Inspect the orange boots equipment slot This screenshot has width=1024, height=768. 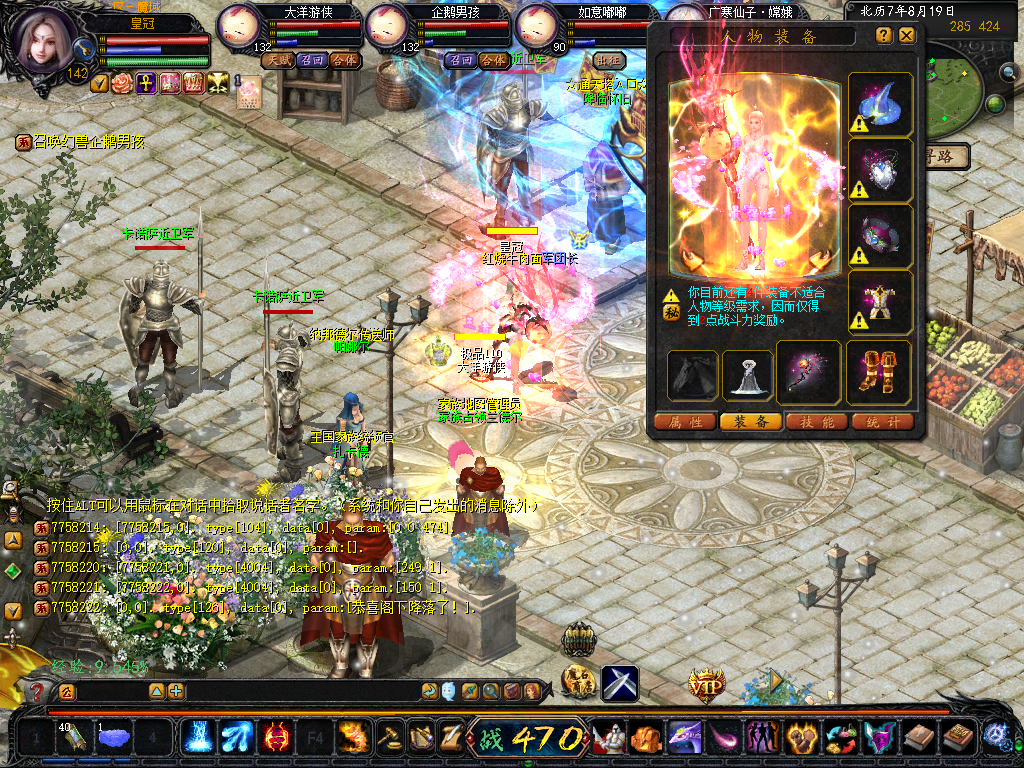(x=879, y=372)
